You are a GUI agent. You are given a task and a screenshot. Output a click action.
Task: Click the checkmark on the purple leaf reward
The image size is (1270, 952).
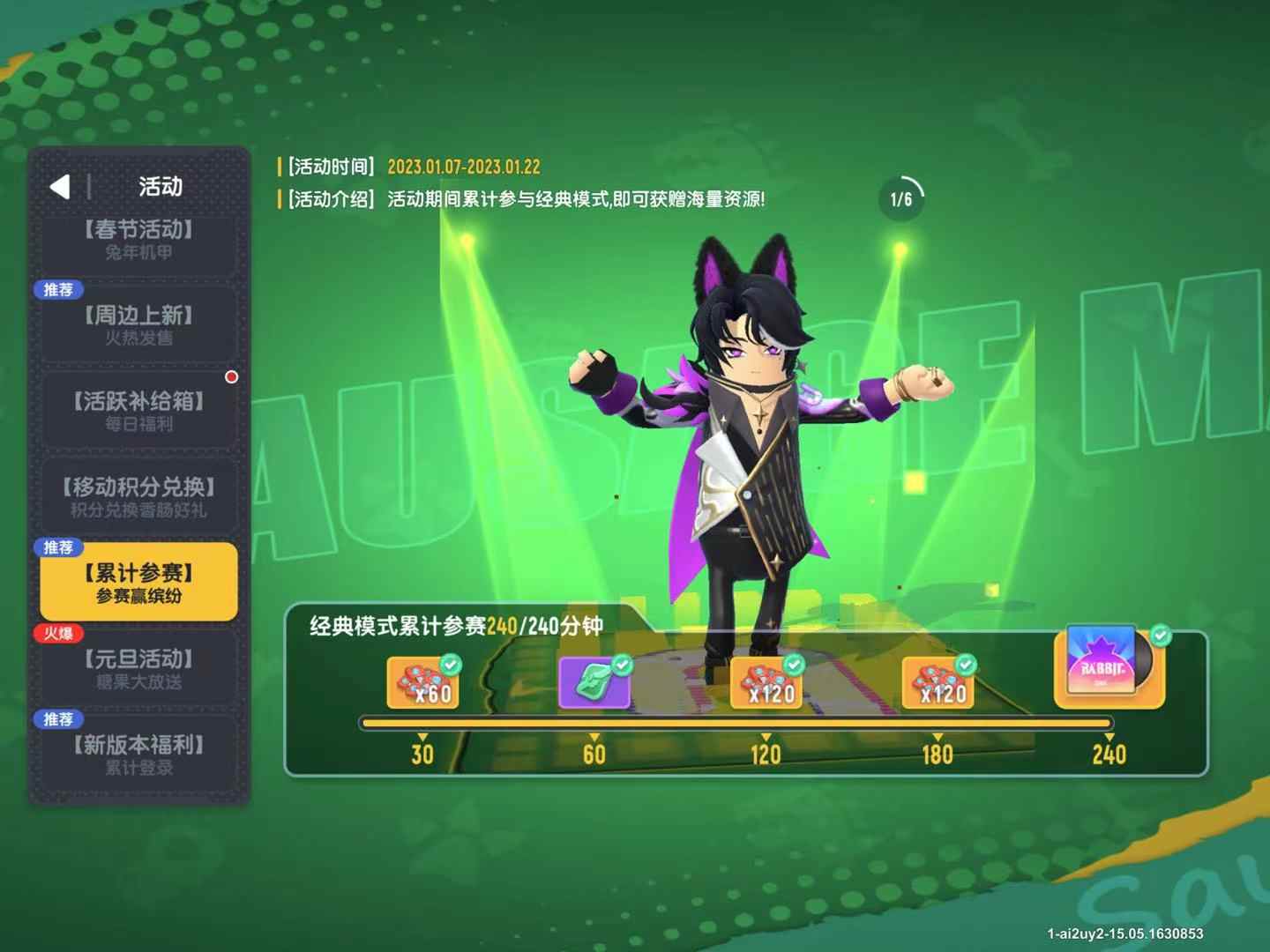tap(623, 664)
